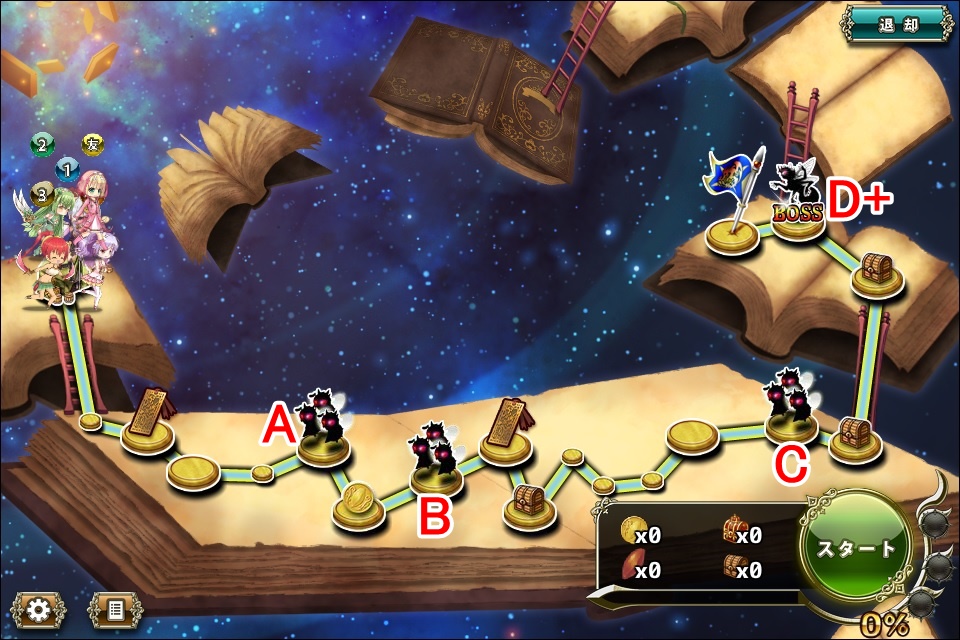
Task: Tap the green スタート start button
Action: click(x=857, y=549)
